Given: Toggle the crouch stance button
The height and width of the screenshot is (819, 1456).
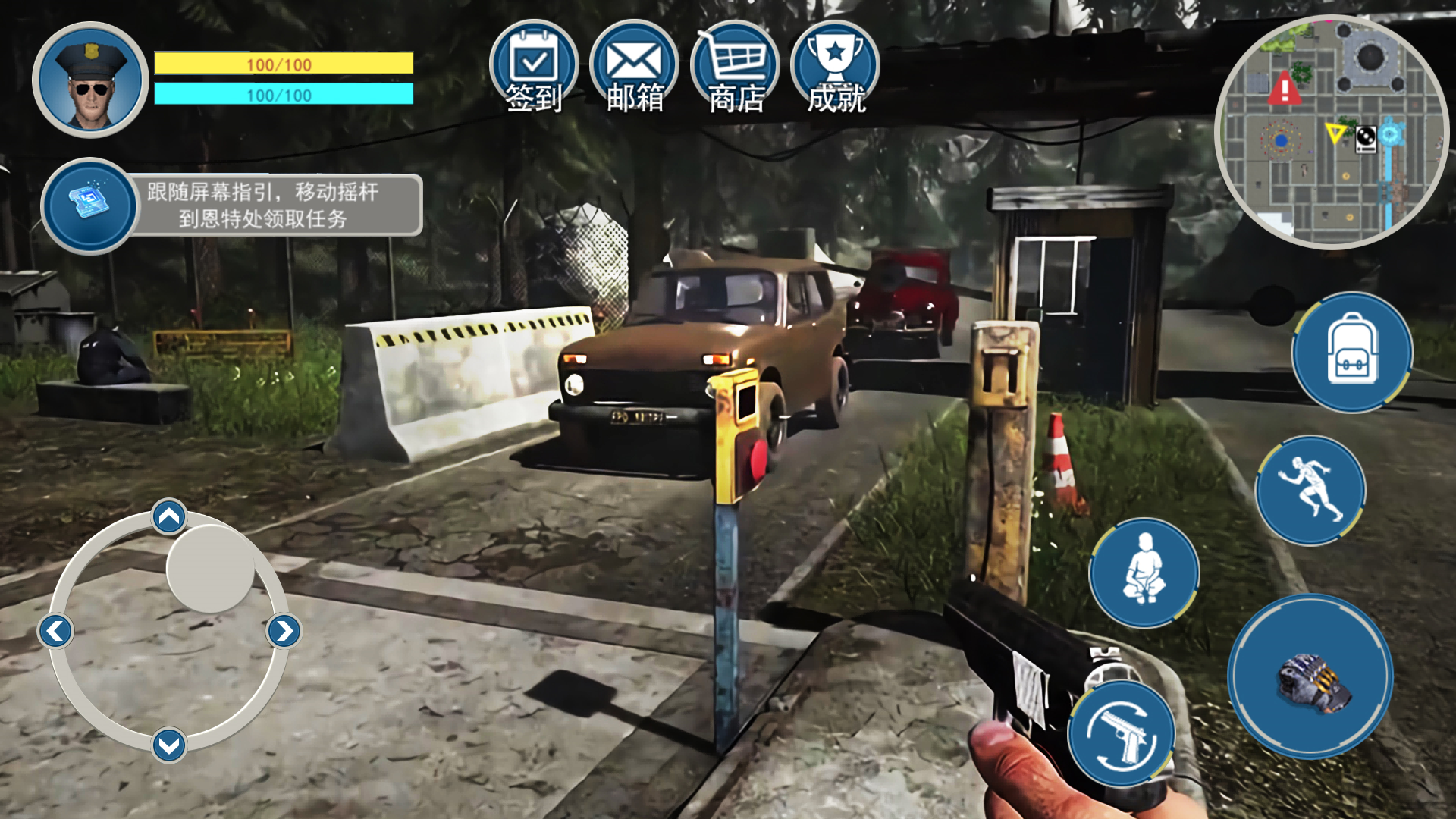Looking at the screenshot, I should pos(1144,573).
